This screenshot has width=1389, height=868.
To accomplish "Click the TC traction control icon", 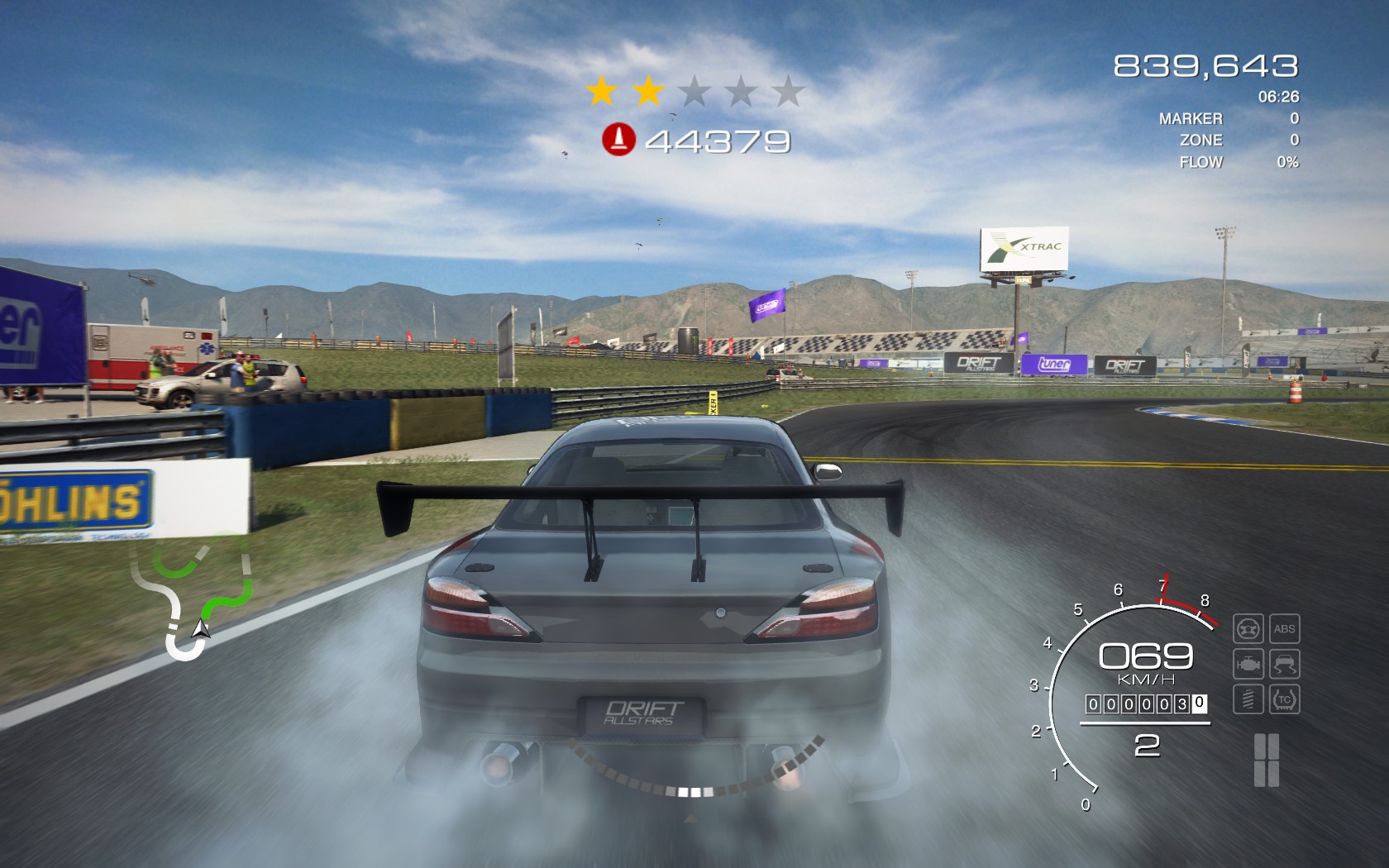I will (1284, 699).
